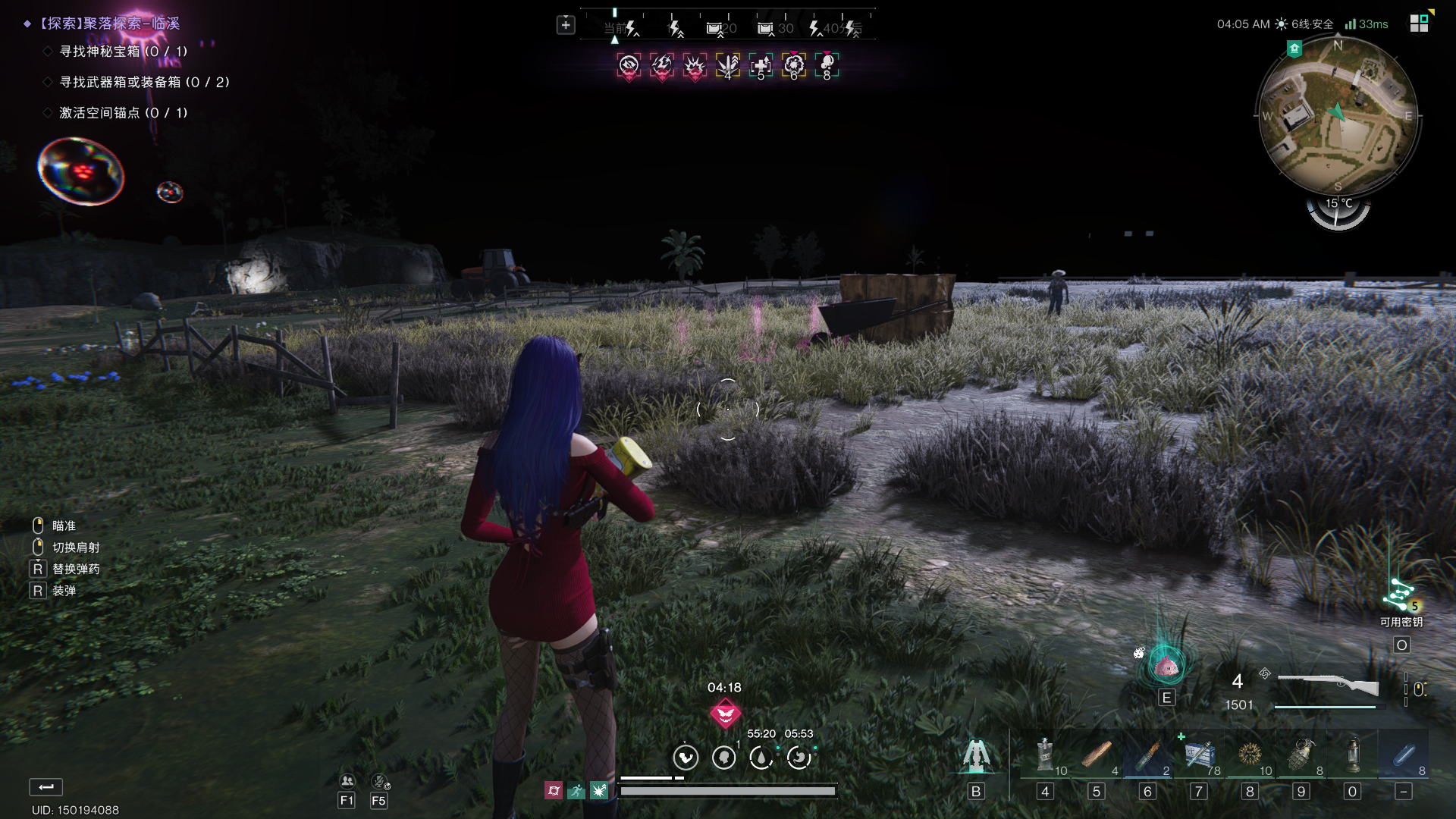Open the available cipher keys icon
This screenshot has width=1456, height=819.
[x=1401, y=596]
